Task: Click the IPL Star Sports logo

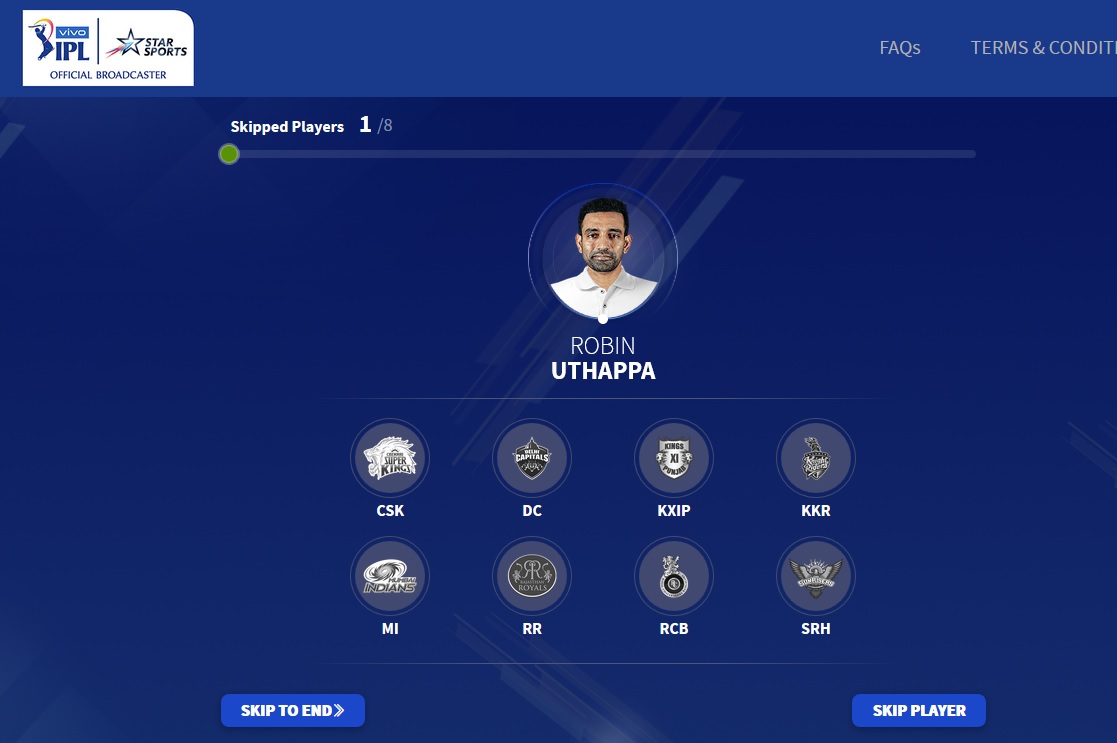Action: [108, 48]
